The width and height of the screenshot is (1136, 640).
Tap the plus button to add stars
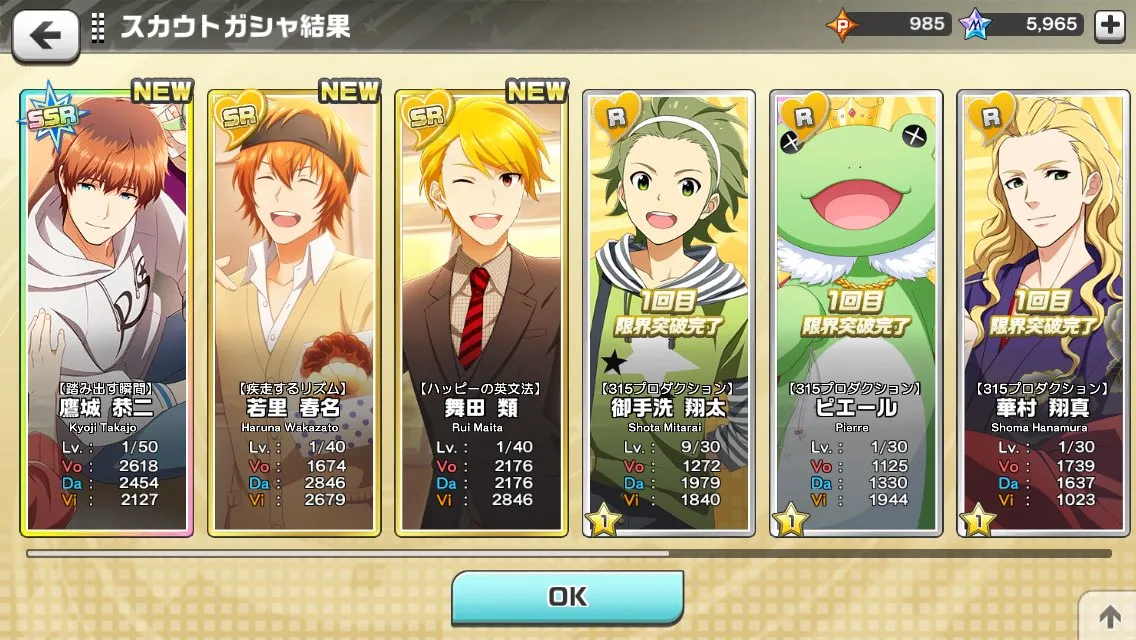click(1110, 26)
